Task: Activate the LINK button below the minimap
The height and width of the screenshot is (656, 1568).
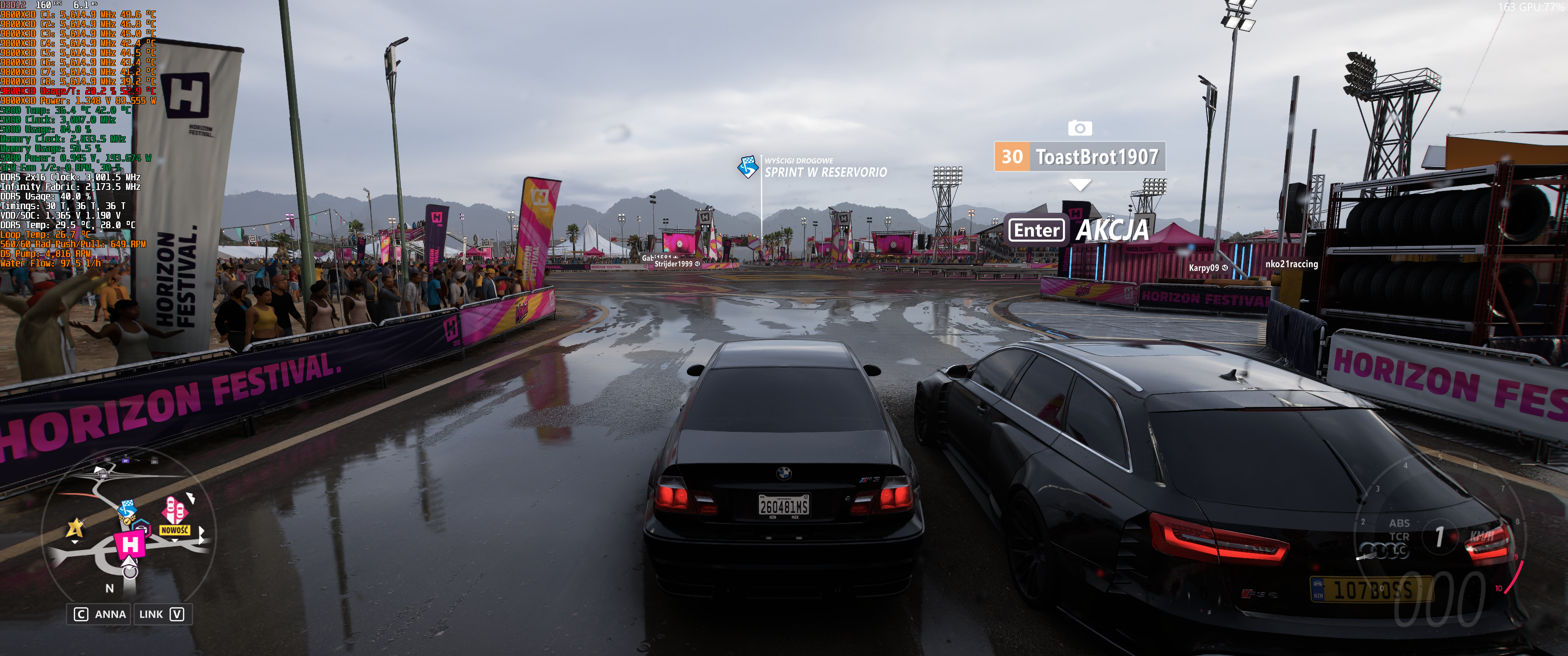Action: [x=161, y=614]
